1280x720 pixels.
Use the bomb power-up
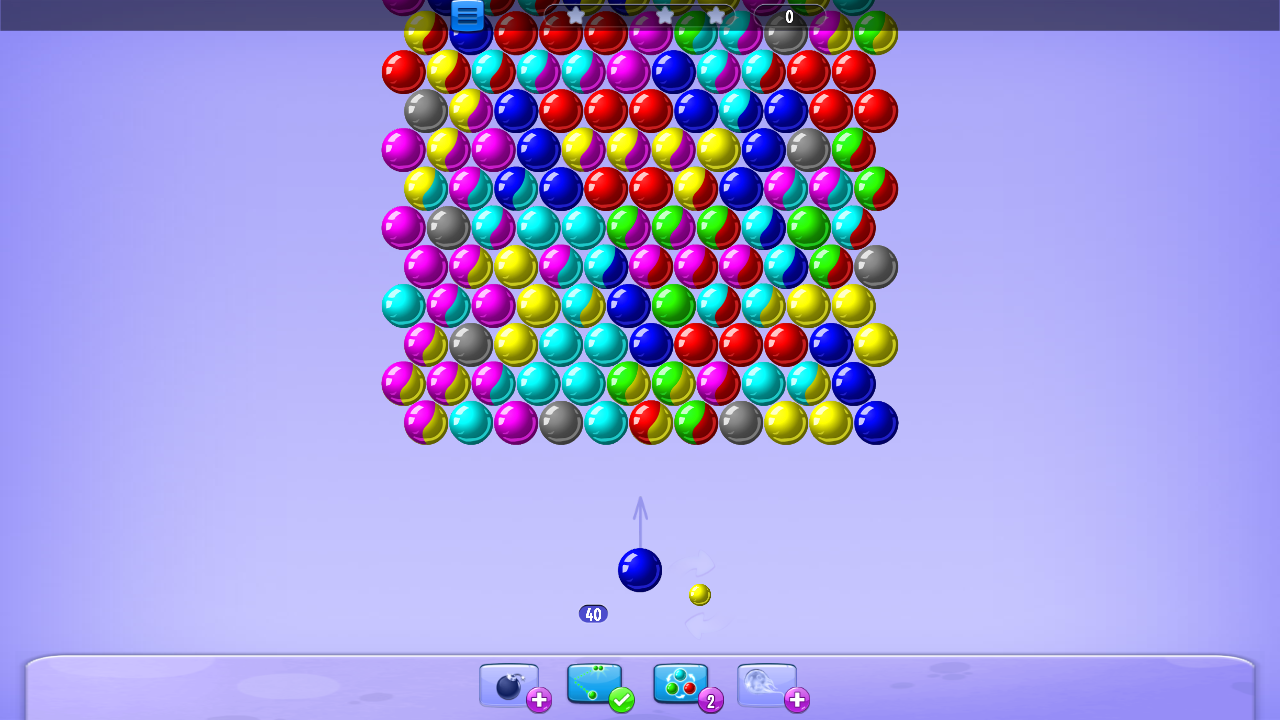506,688
